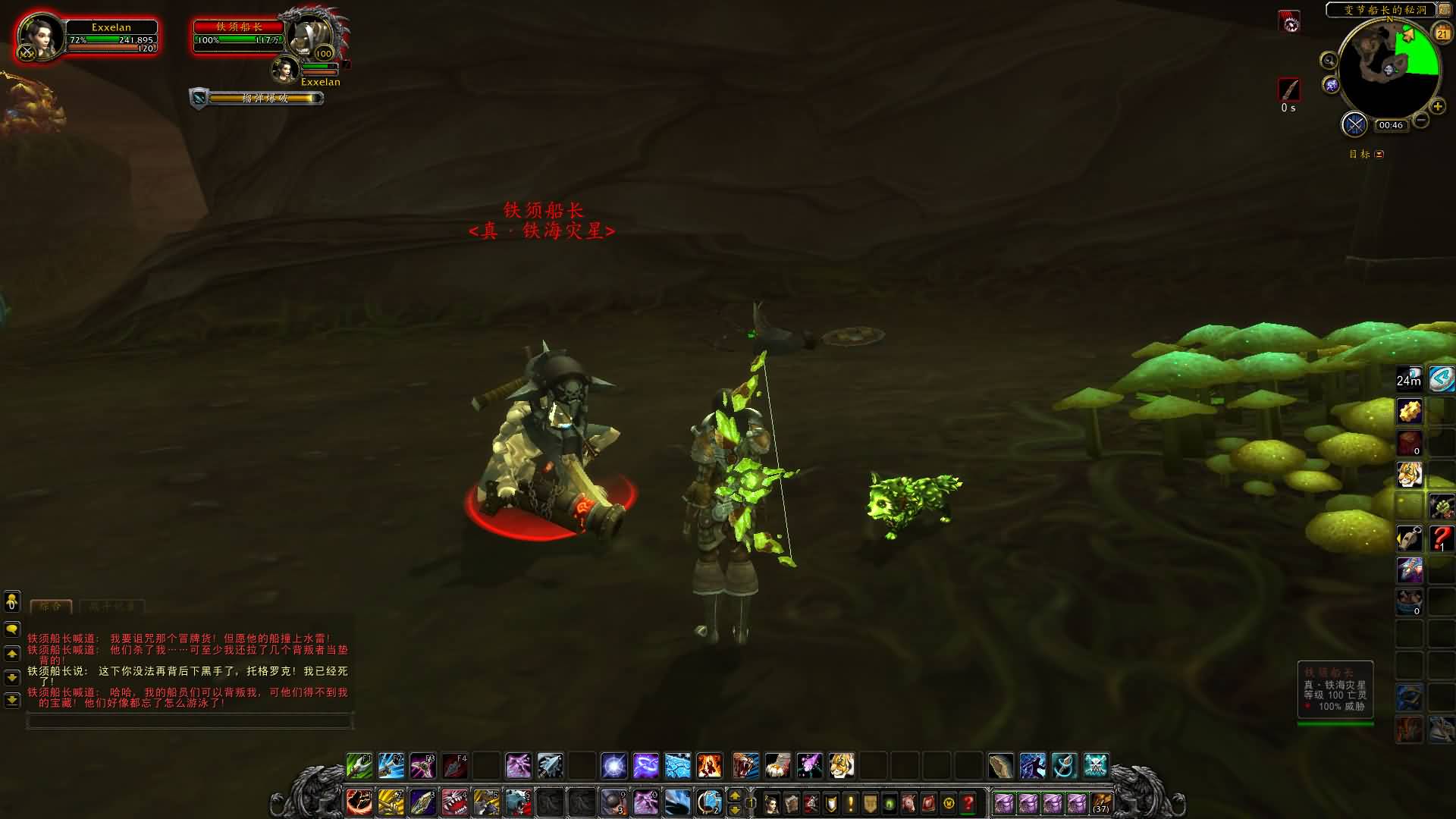Activate the green arrow ability marked F1

tap(359, 766)
